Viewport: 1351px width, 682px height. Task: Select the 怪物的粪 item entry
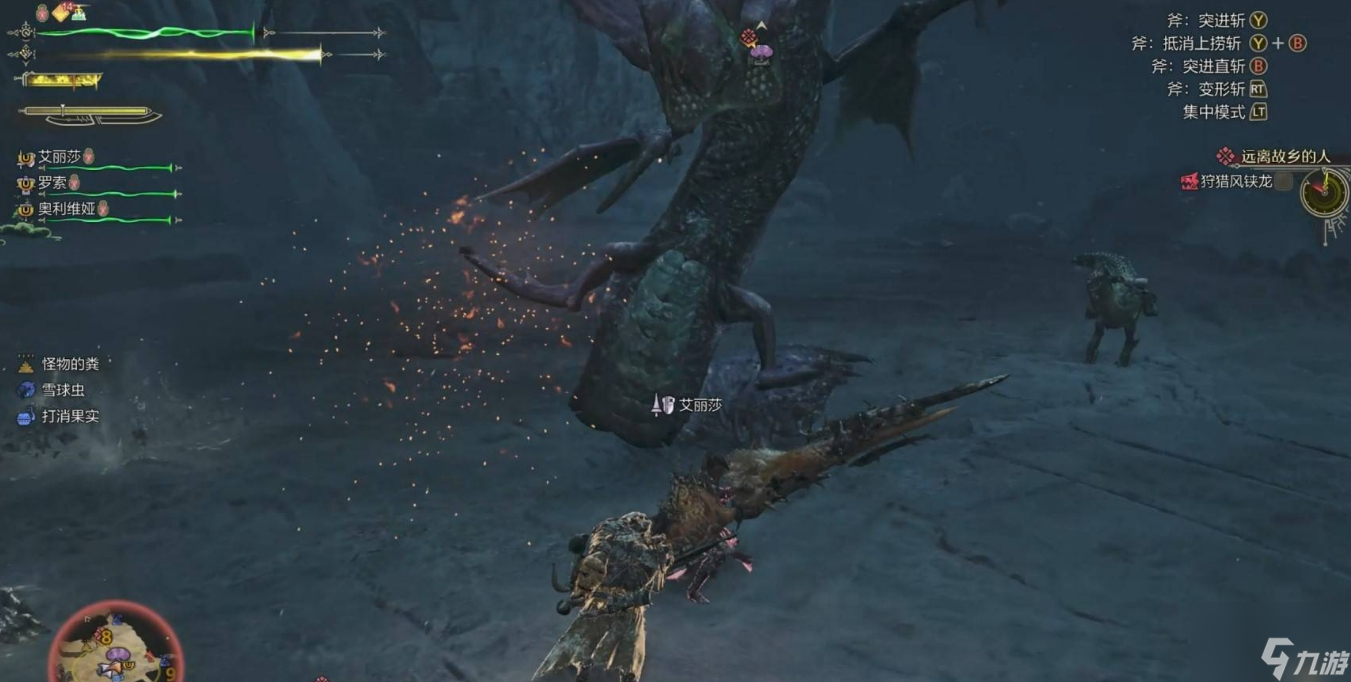(70, 365)
